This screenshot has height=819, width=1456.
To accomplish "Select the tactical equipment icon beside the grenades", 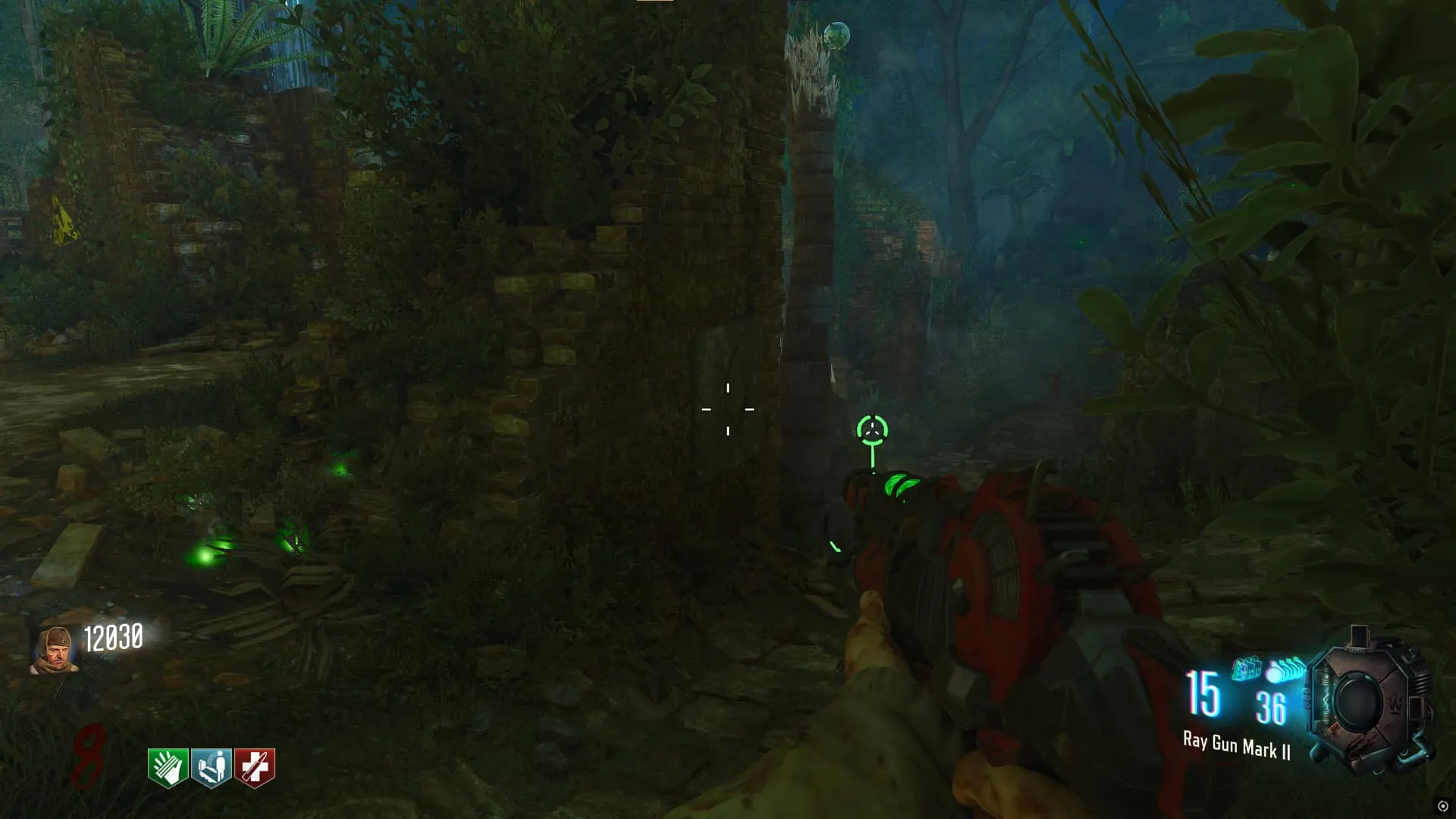I will click(1247, 669).
